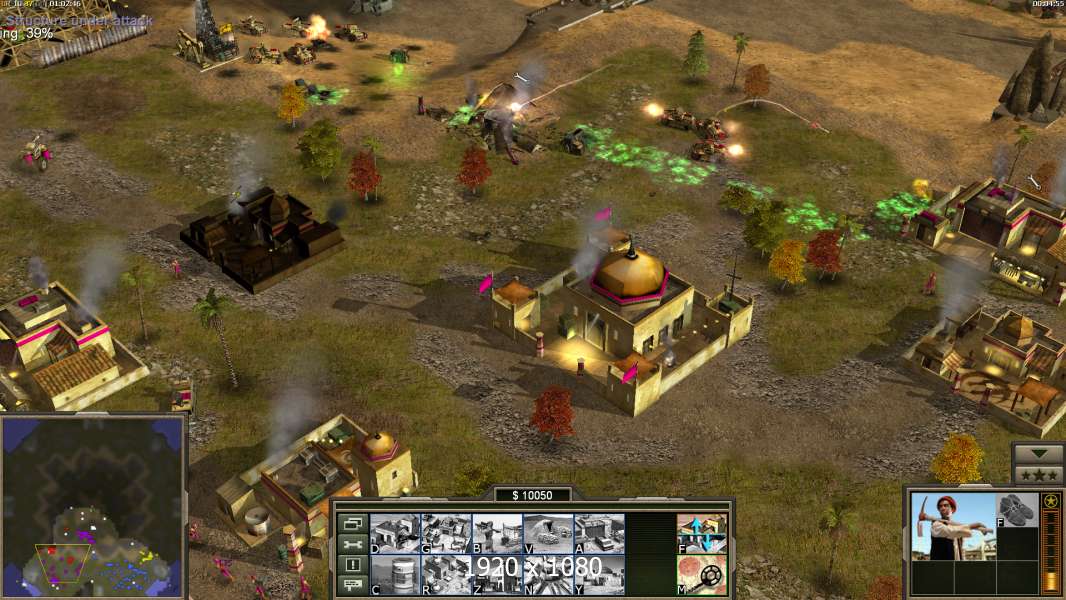Open the three-star general powers button
Screen dimensions: 1066x600
[x=1038, y=475]
